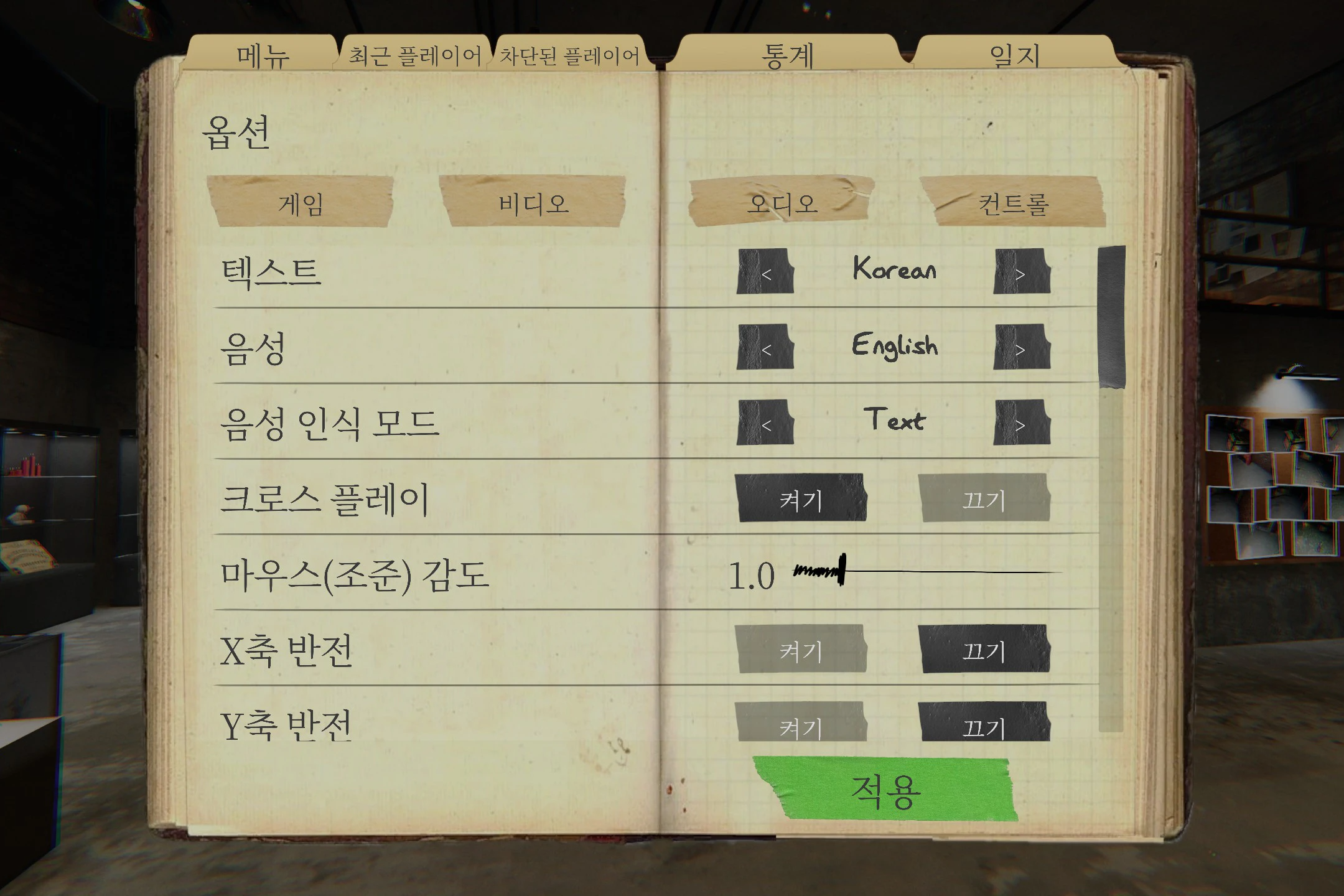The height and width of the screenshot is (896, 1344).
Task: Step voice language back from English
Action: [767, 347]
